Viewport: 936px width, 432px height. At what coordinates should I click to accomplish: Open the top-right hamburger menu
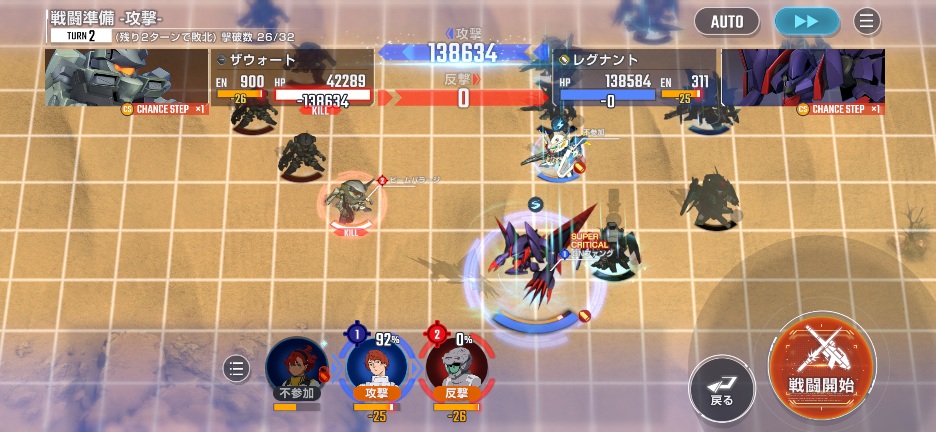point(867,21)
